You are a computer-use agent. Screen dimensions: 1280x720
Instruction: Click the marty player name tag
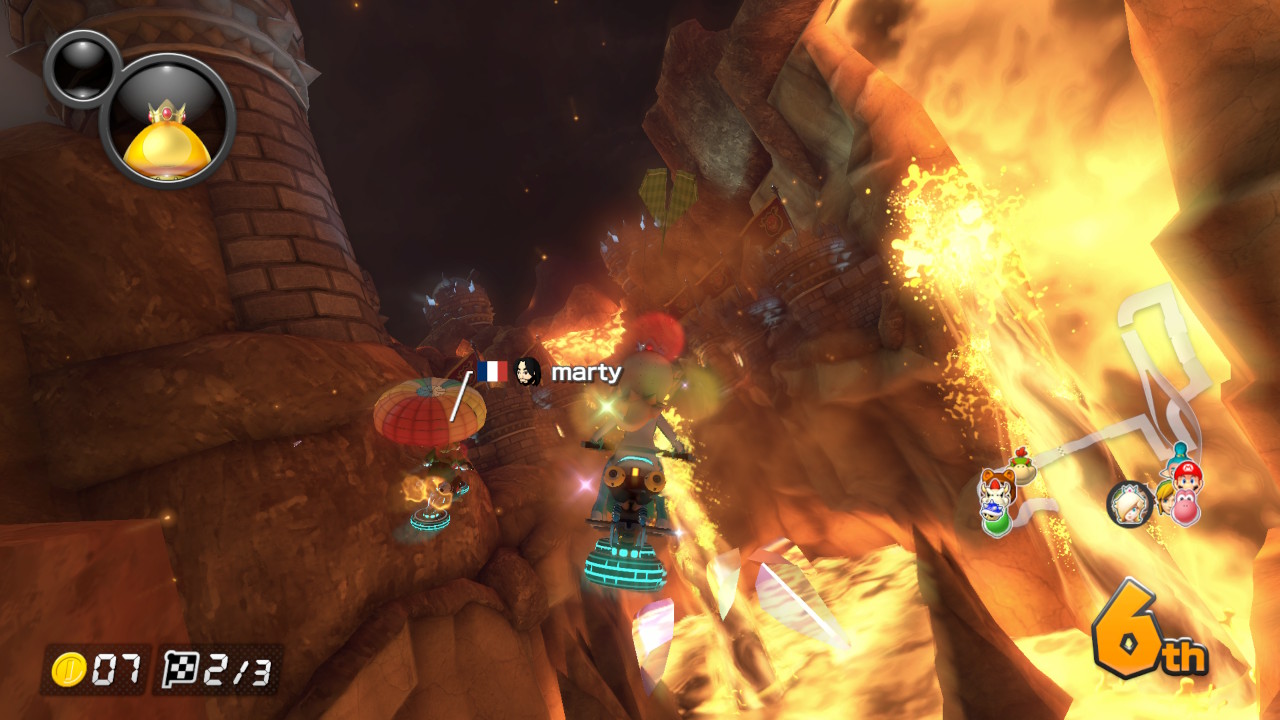[x=586, y=373]
